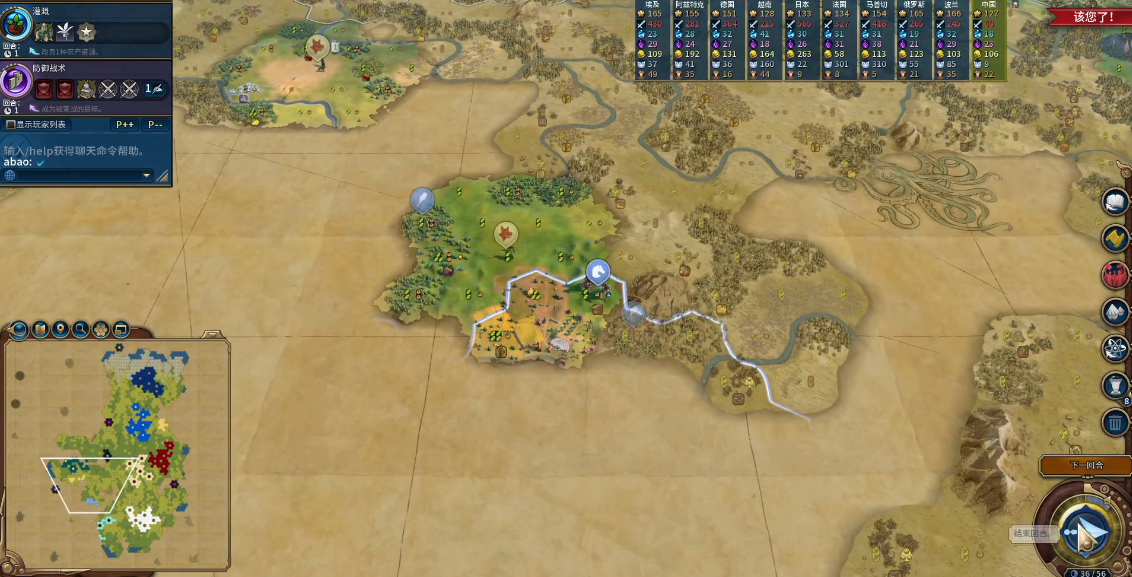
Task: Open the irrigation research in progress
Action: coord(17,25)
